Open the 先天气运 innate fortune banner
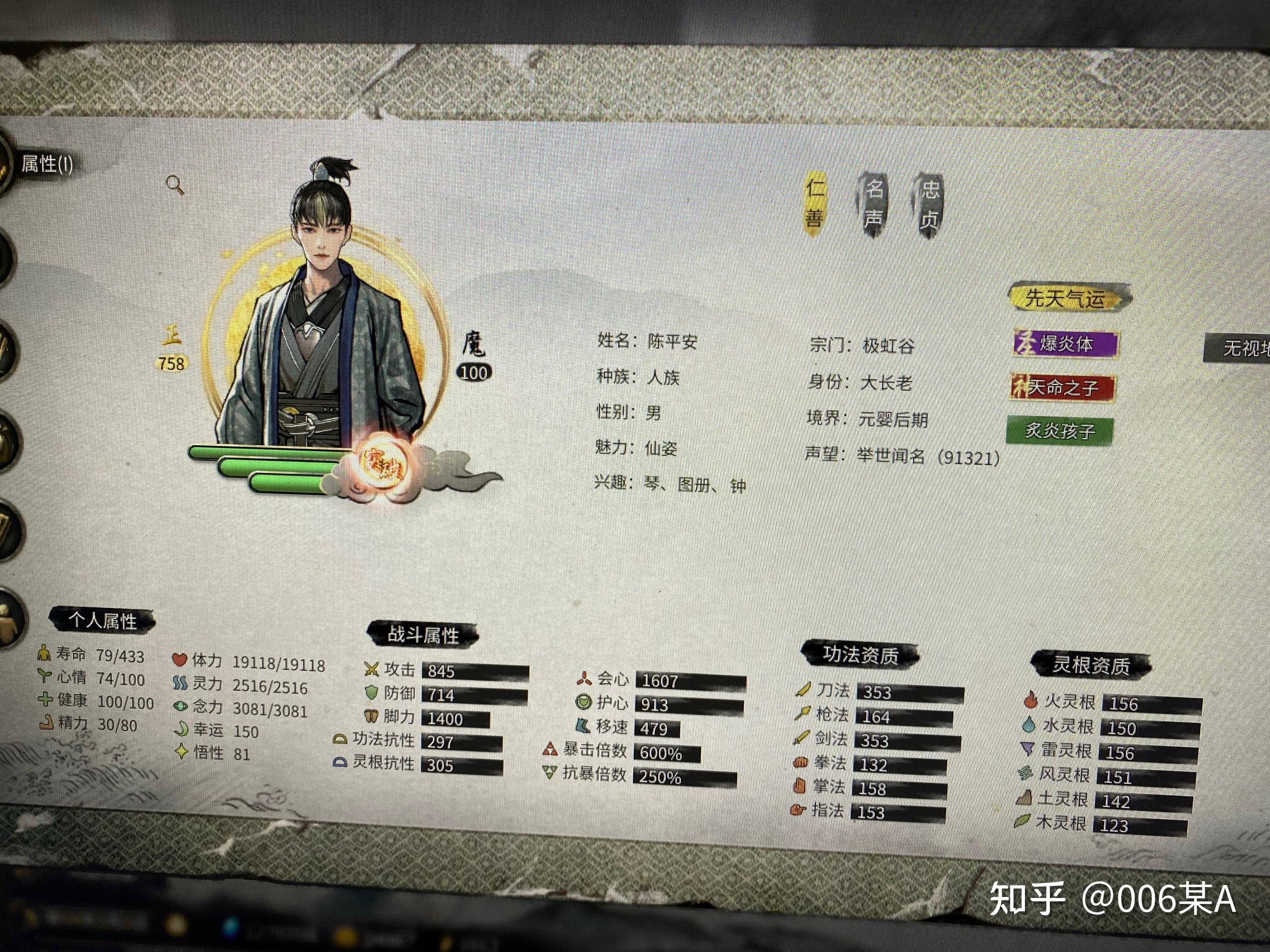The height and width of the screenshot is (952, 1270). 1066,297
